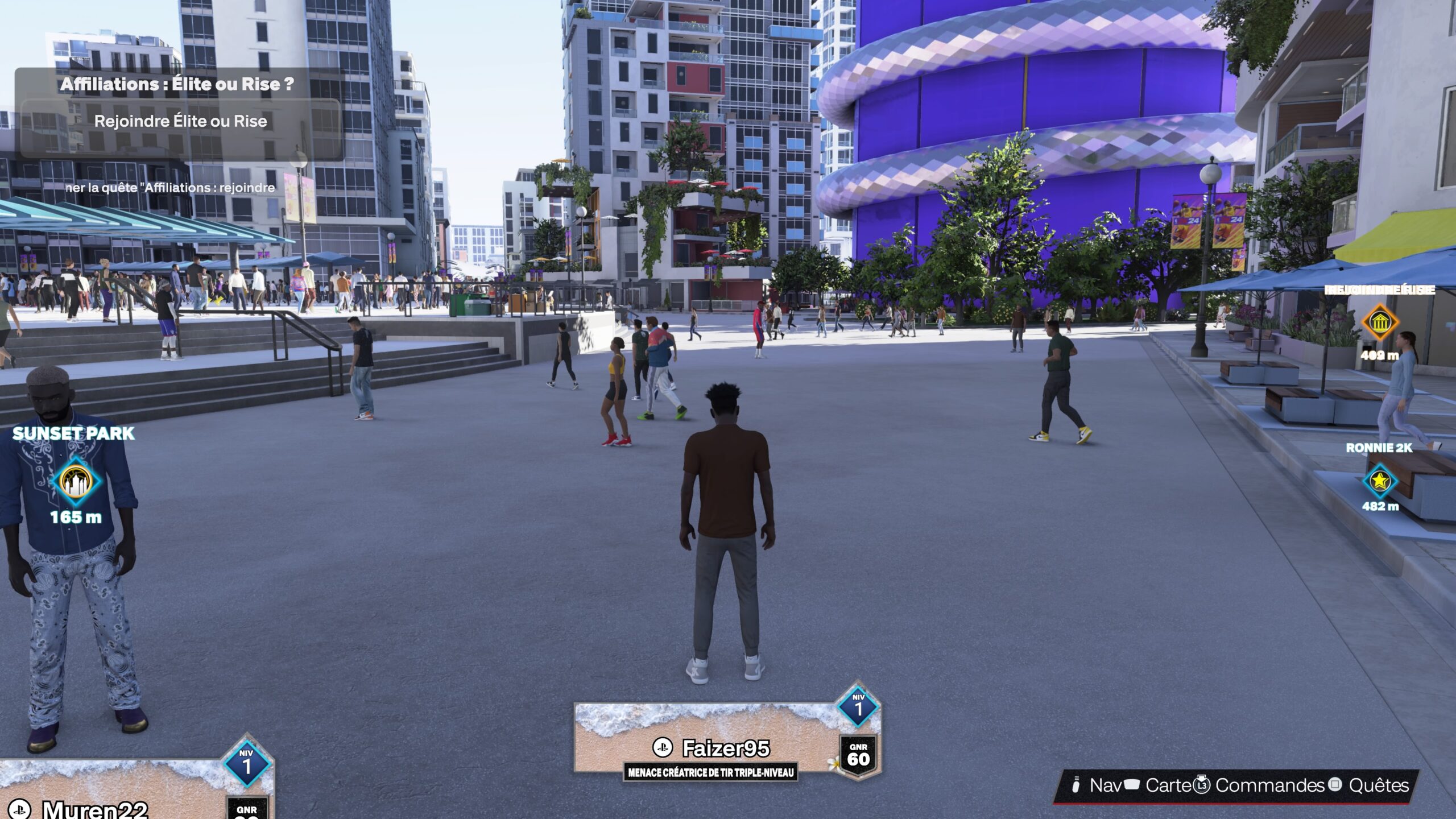Click the Affiliations Élite ou Rise quest header
1456x819 pixels.
point(176,83)
